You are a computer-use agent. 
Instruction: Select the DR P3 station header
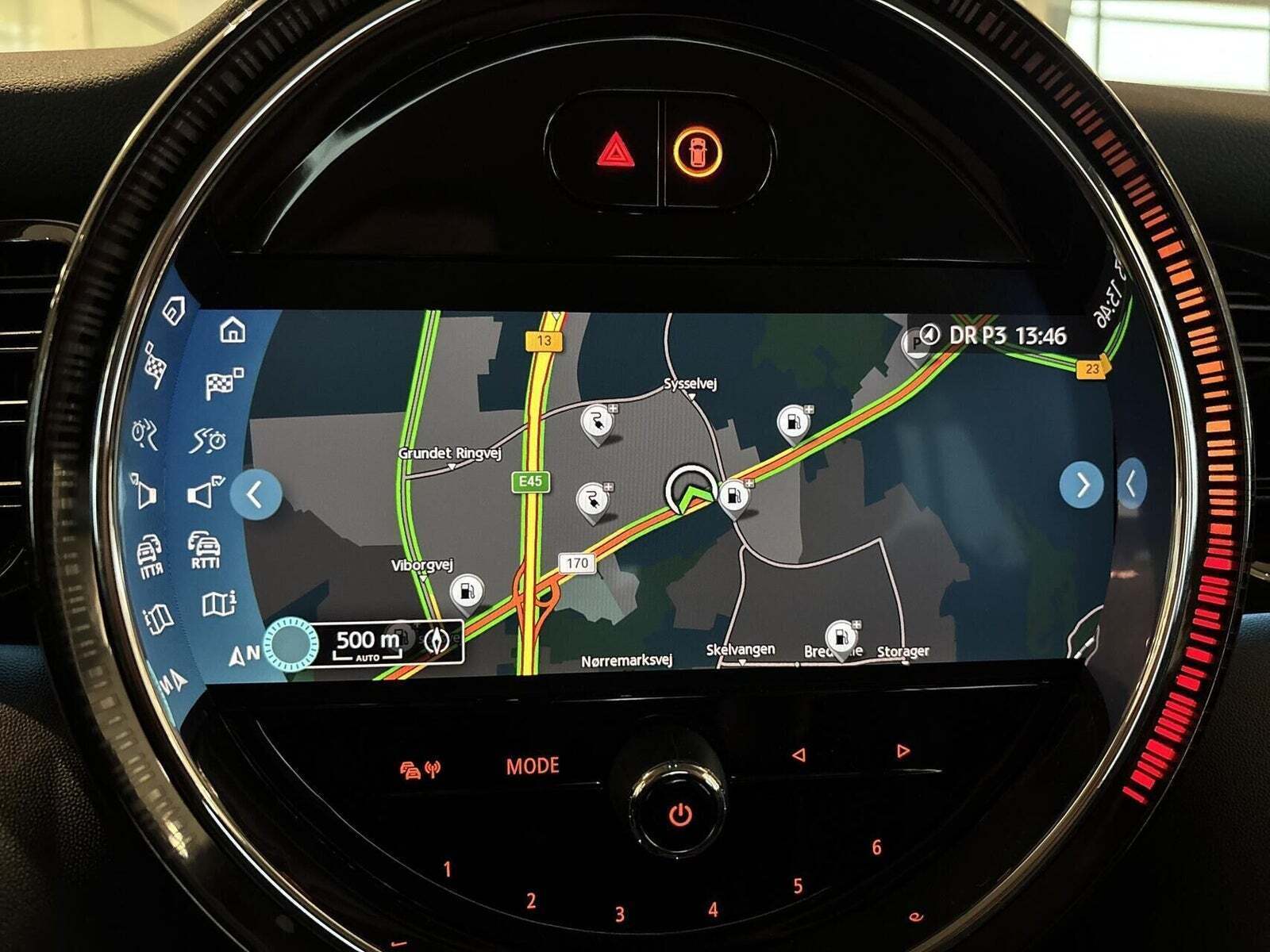pyautogui.click(x=993, y=336)
